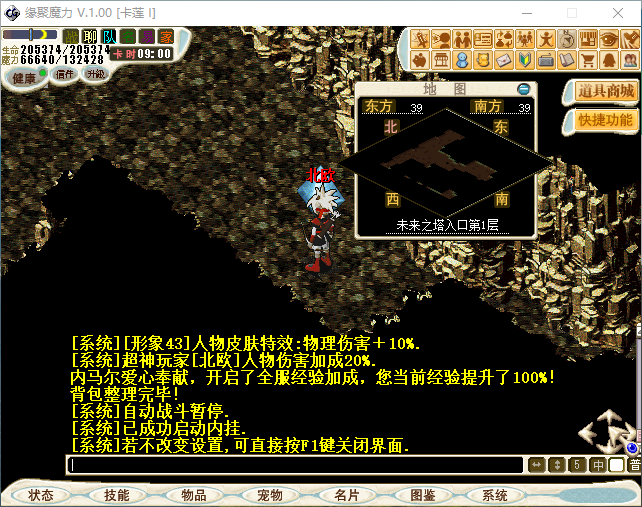Click the 升級 level-up button

click(x=95, y=74)
